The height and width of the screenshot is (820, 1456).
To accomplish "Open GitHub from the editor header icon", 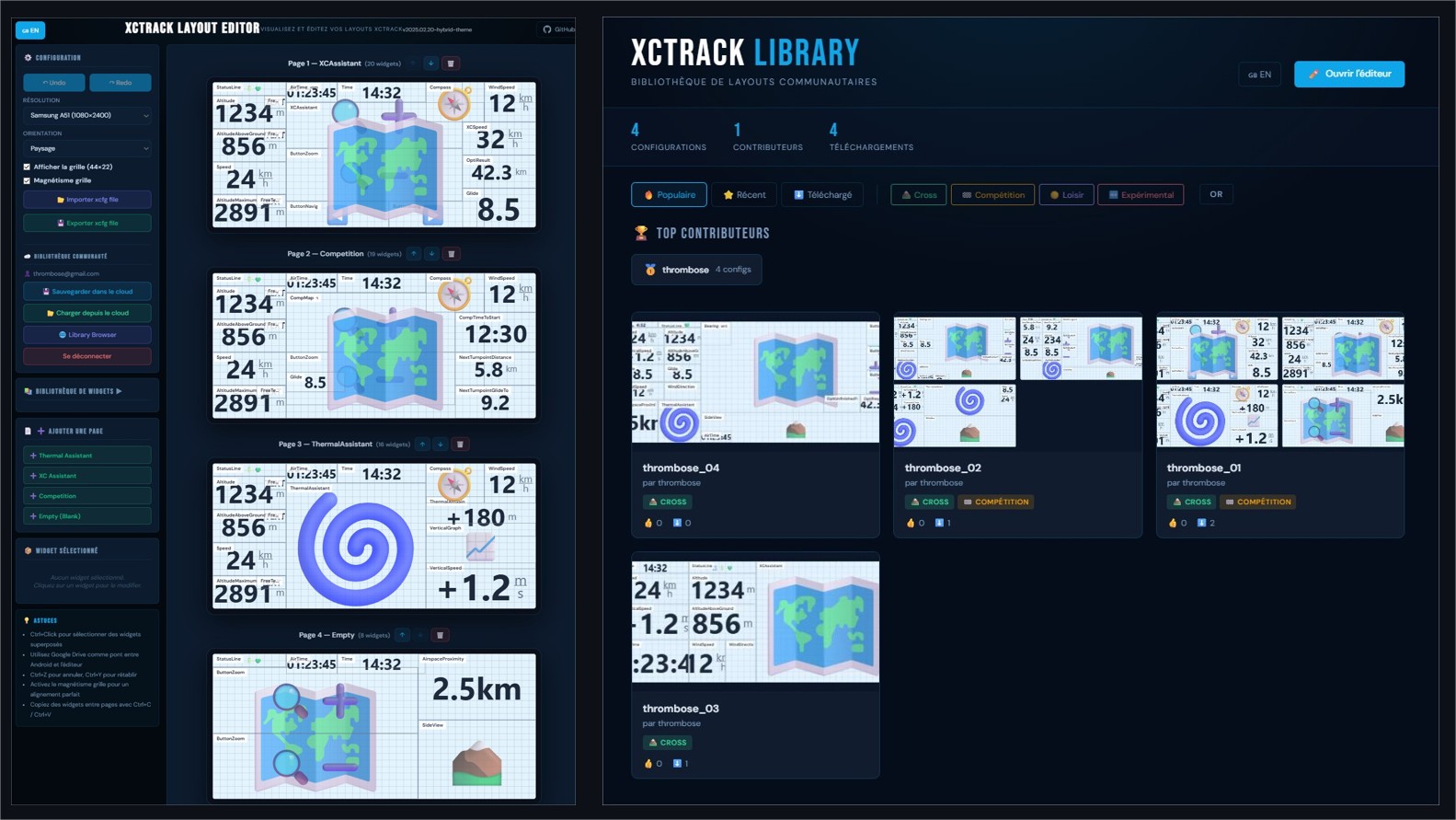I will [549, 29].
